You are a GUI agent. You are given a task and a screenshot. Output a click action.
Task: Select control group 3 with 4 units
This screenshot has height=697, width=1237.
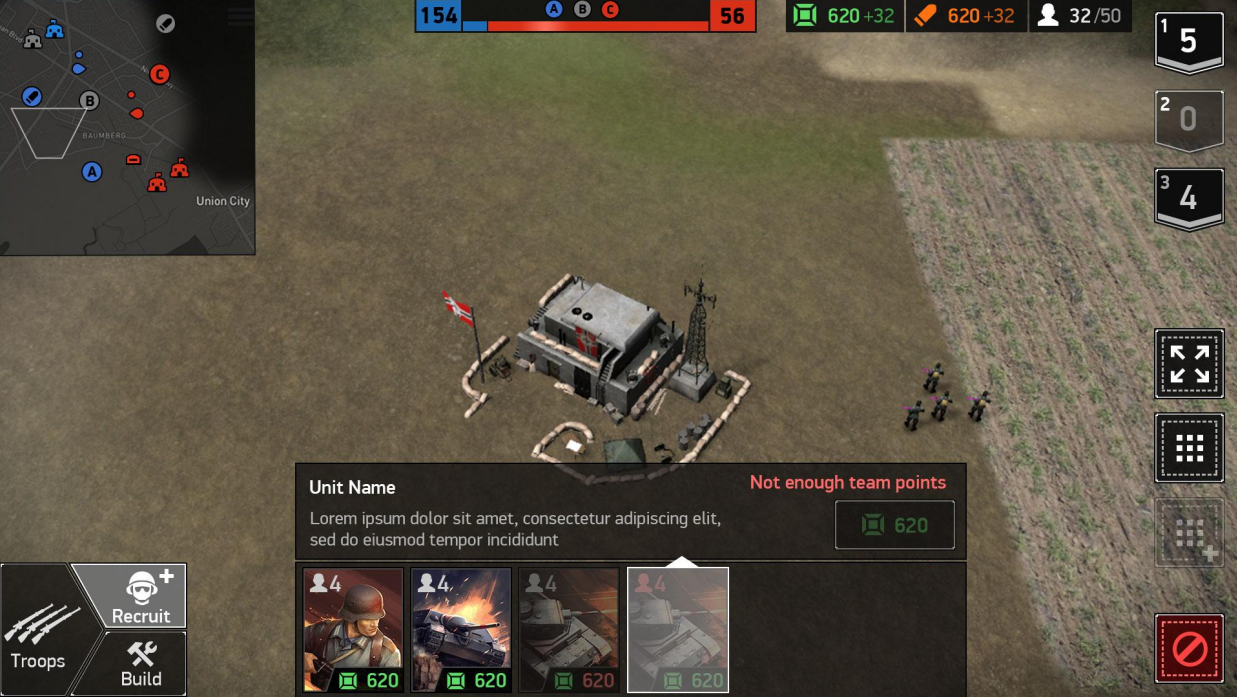[1189, 198]
